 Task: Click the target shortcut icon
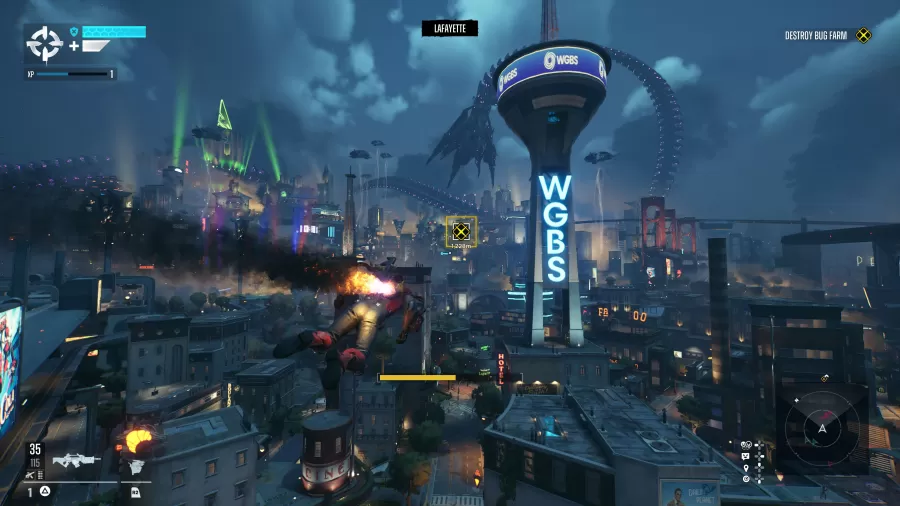point(746,479)
